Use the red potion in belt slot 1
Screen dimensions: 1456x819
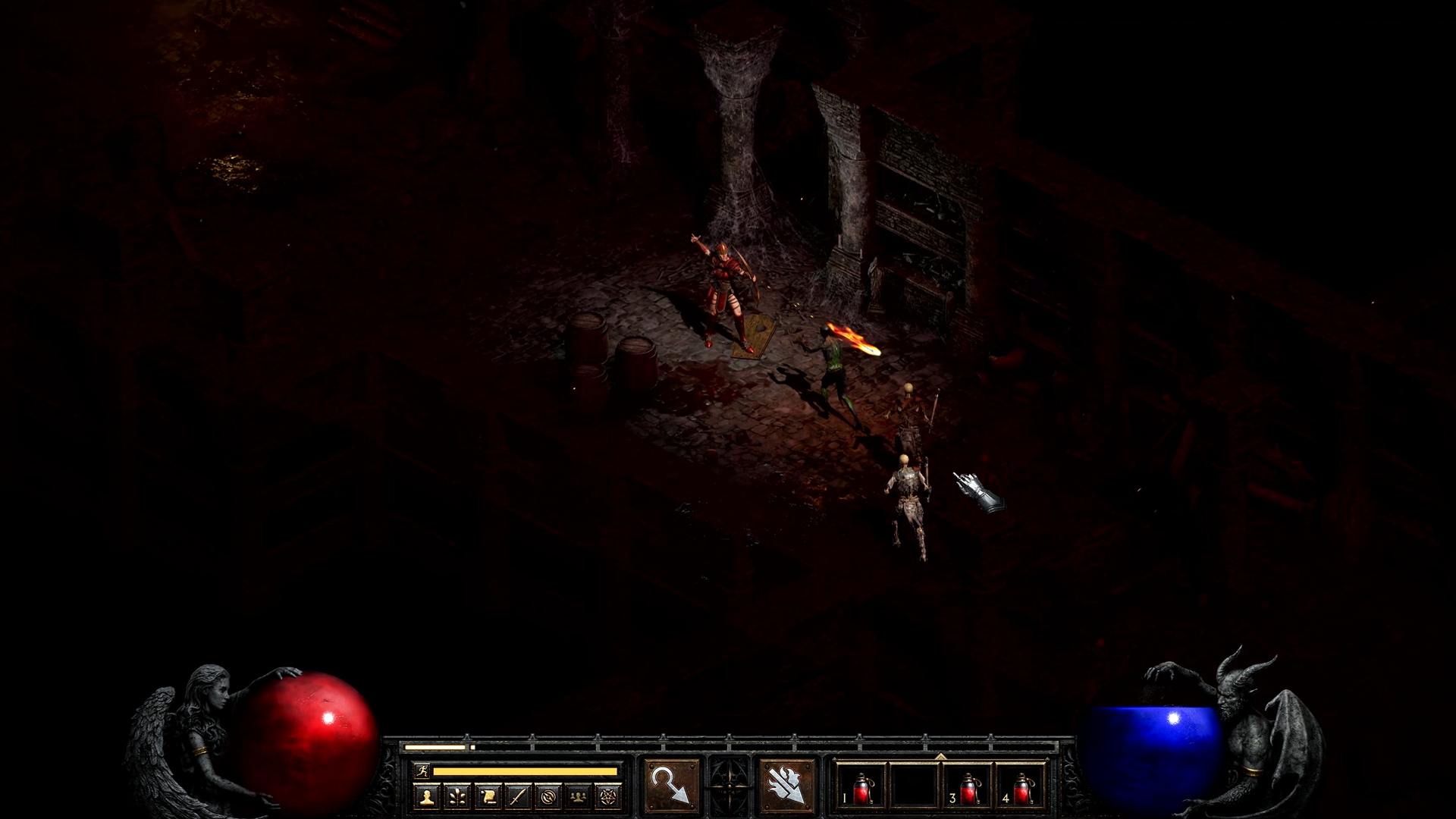[861, 786]
